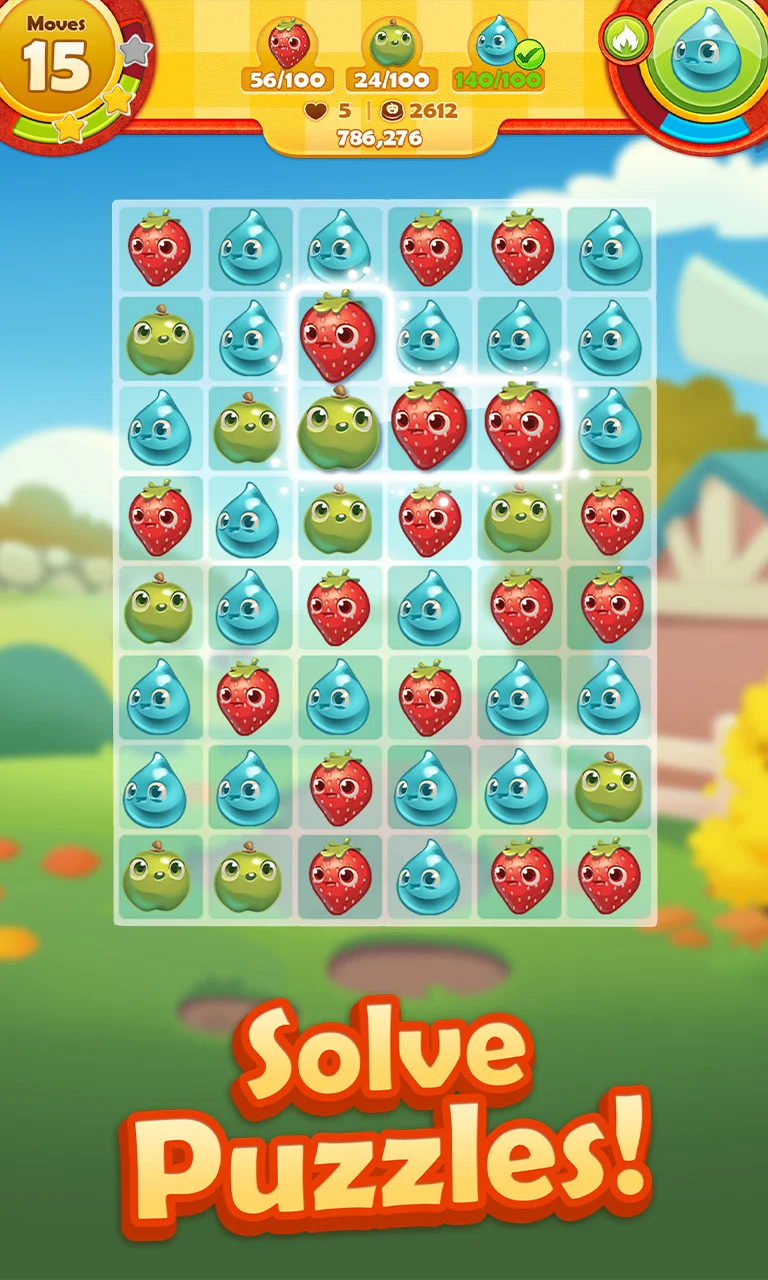Viewport: 768px width, 1280px height.
Task: Choose the glowing strawberry tile above the enlarged apple
Action: [338, 336]
